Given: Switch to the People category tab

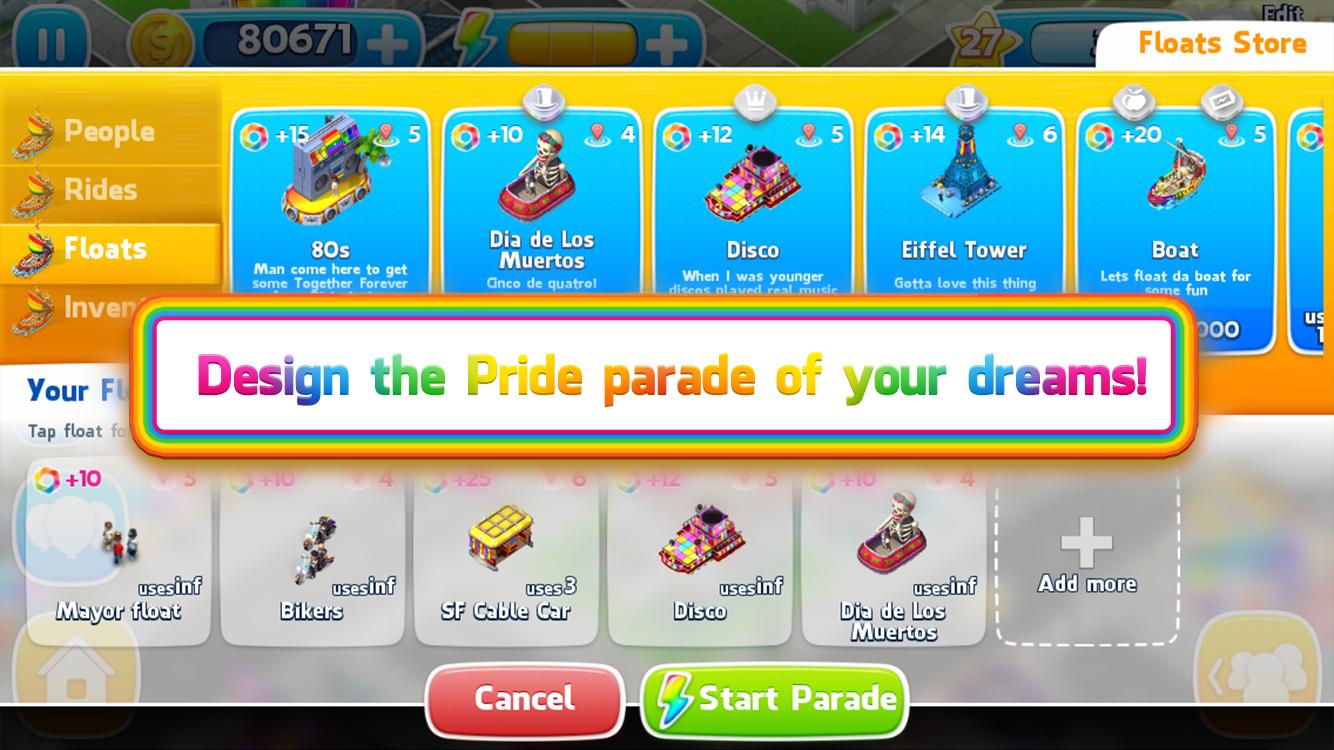Looking at the screenshot, I should click(110, 130).
